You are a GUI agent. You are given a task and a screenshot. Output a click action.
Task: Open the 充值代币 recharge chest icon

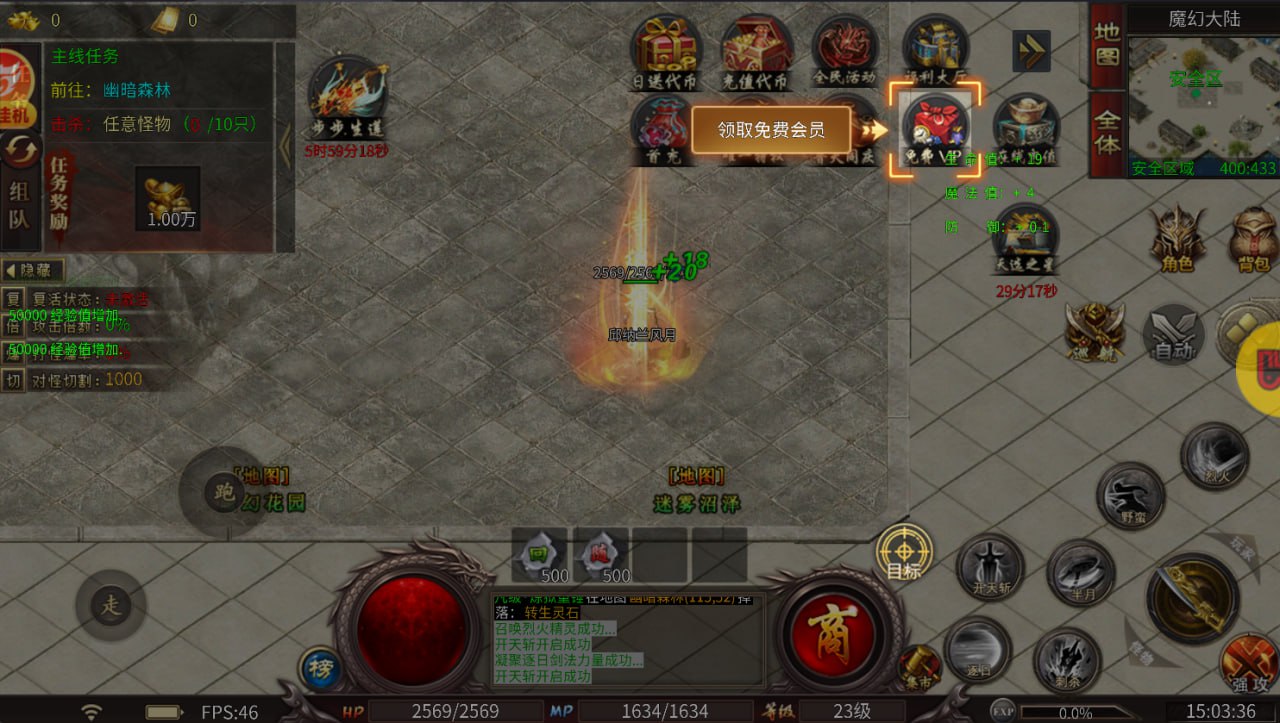[x=757, y=51]
